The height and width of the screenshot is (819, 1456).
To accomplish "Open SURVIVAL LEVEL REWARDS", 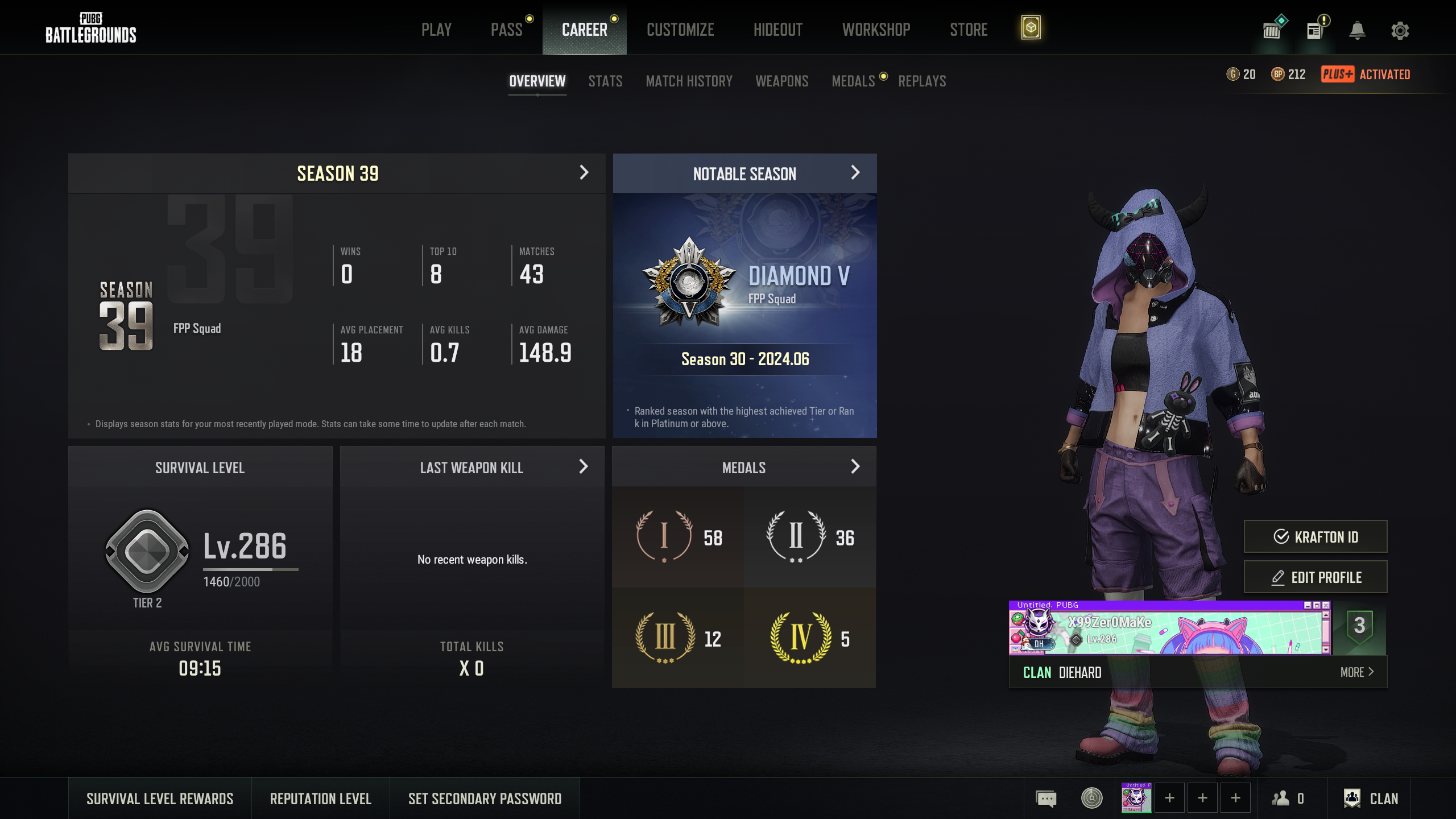I will point(160,799).
